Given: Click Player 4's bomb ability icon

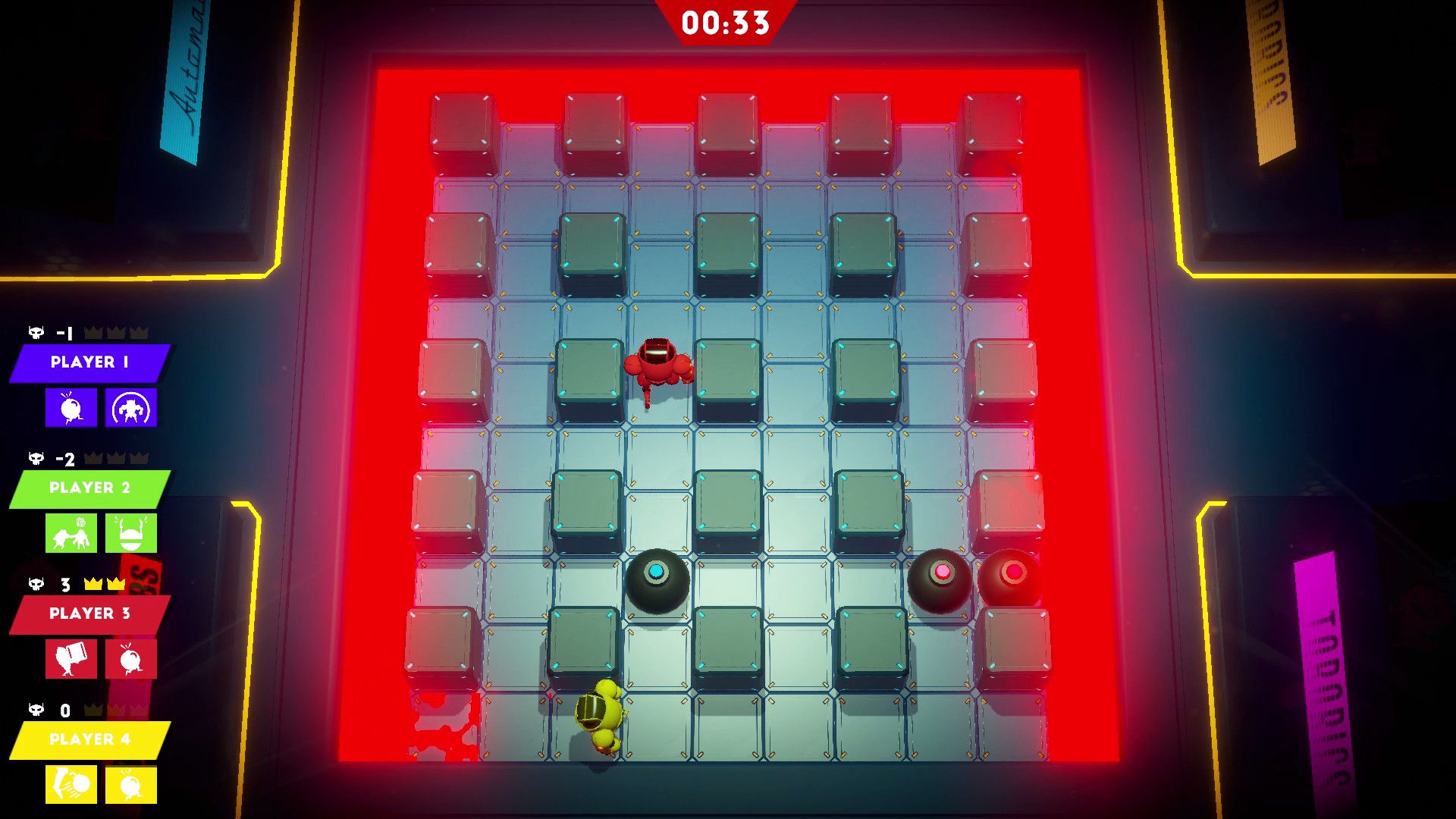Looking at the screenshot, I should (130, 785).
